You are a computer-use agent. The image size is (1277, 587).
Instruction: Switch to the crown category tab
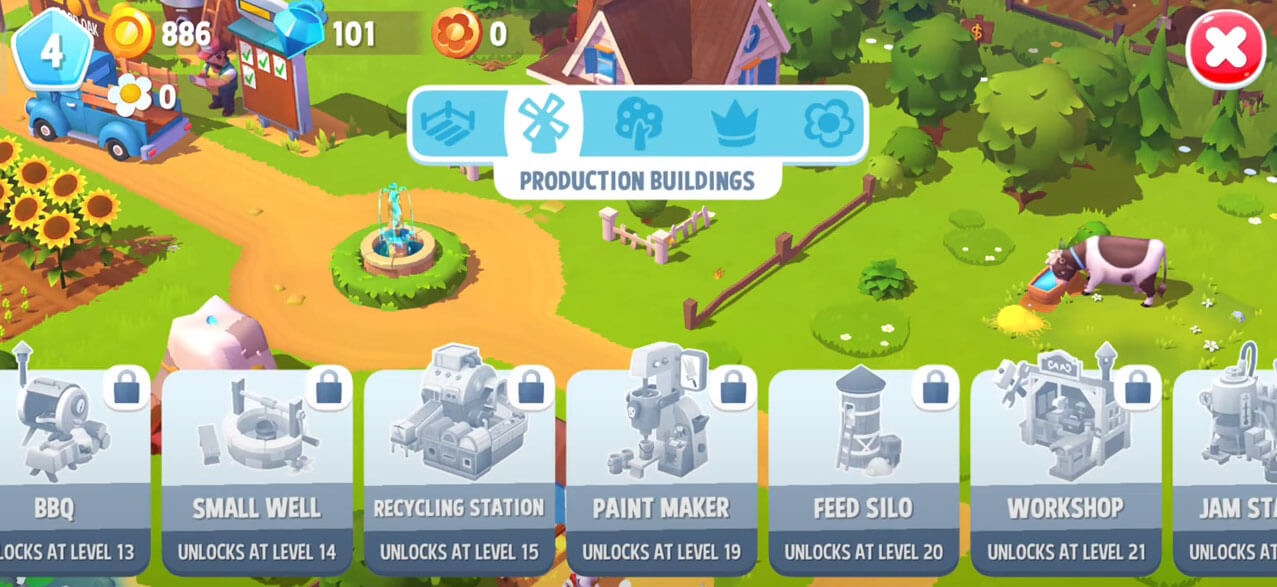click(734, 124)
